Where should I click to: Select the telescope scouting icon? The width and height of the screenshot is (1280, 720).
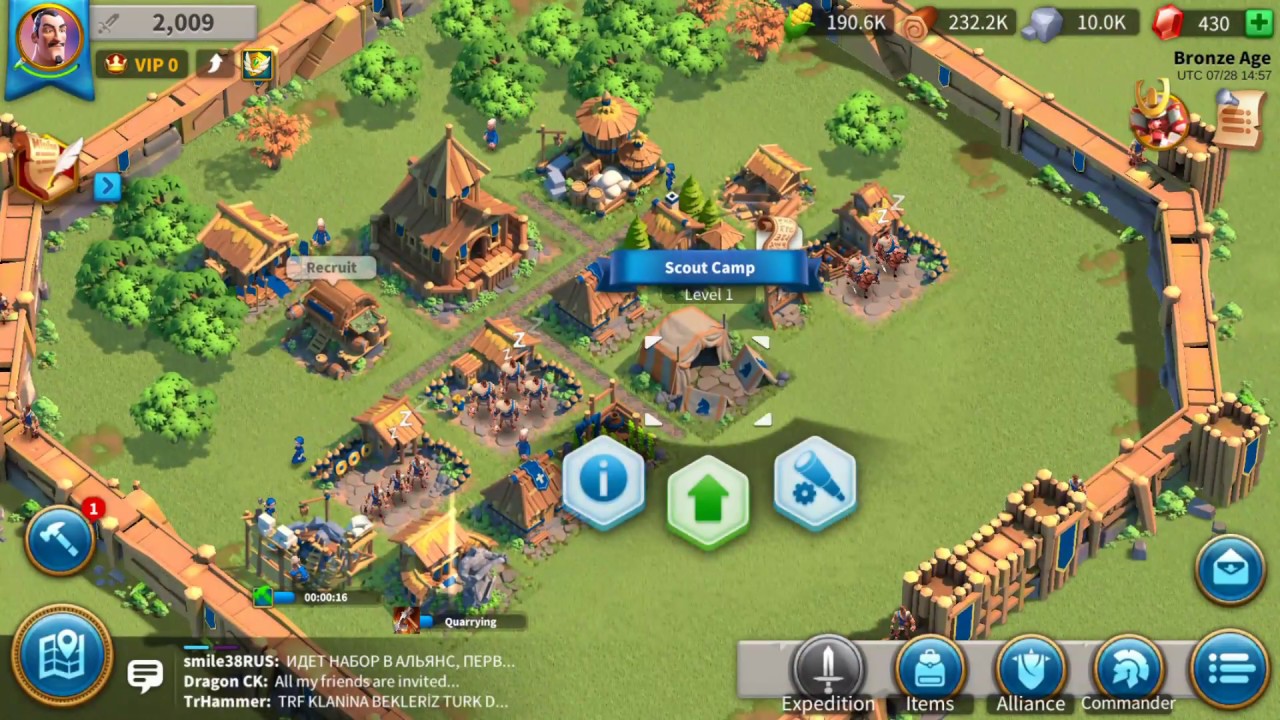[x=815, y=483]
